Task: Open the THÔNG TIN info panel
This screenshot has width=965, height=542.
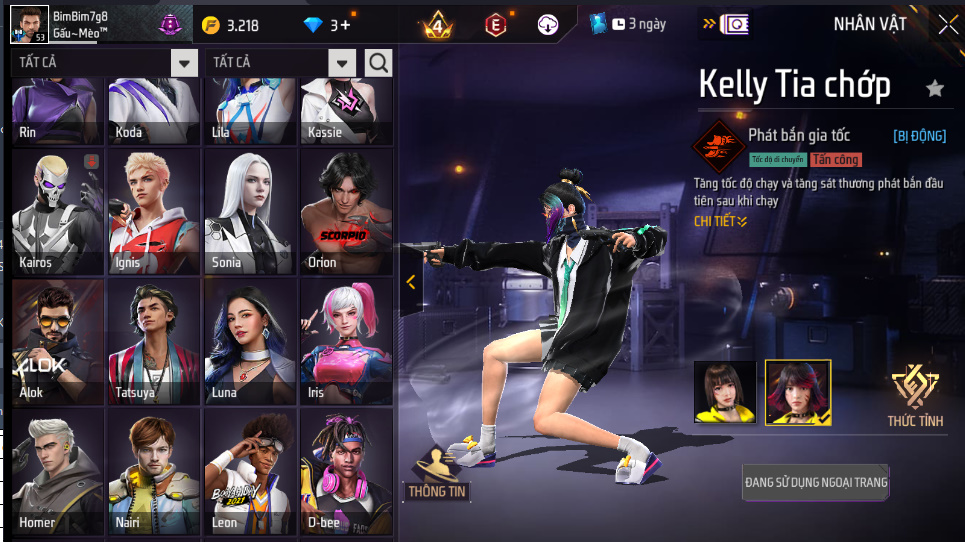Action: tap(438, 475)
